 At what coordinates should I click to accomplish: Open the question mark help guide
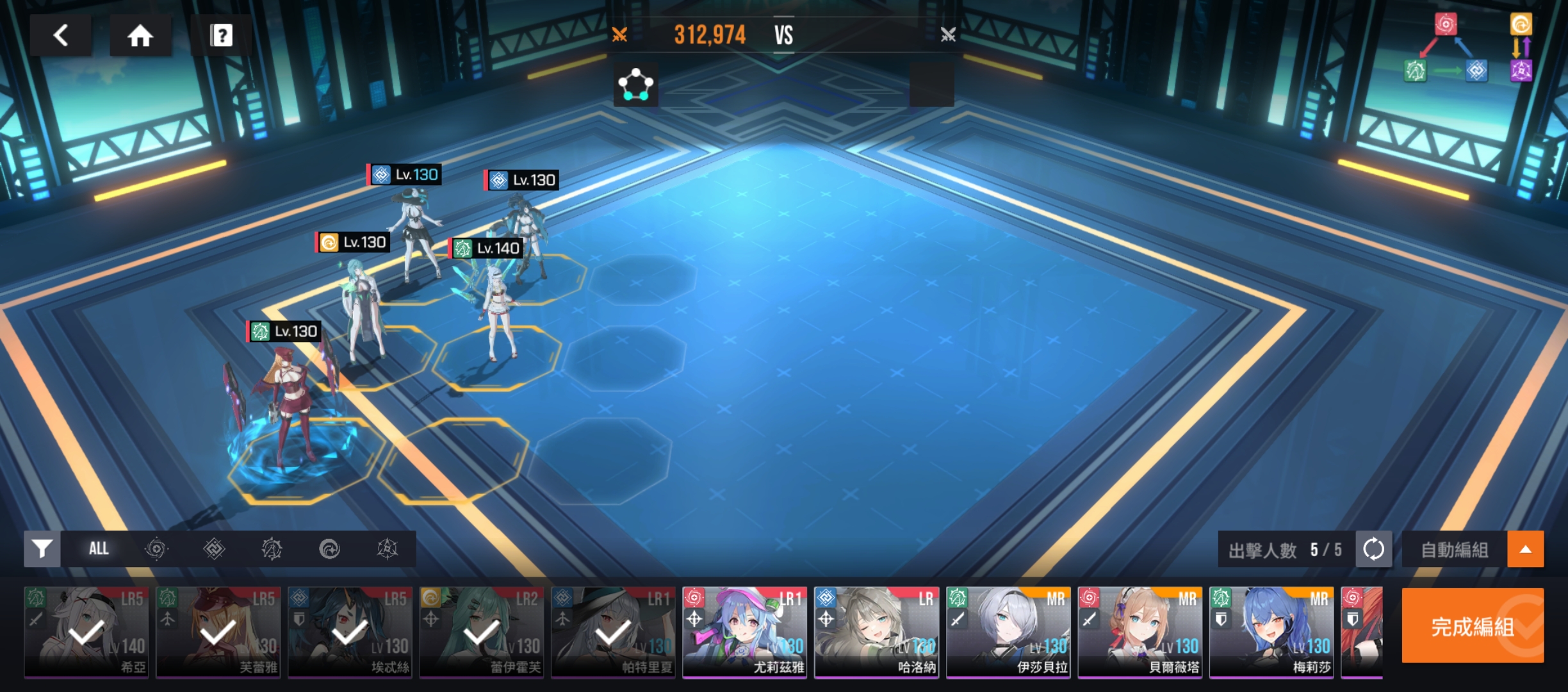coord(221,35)
